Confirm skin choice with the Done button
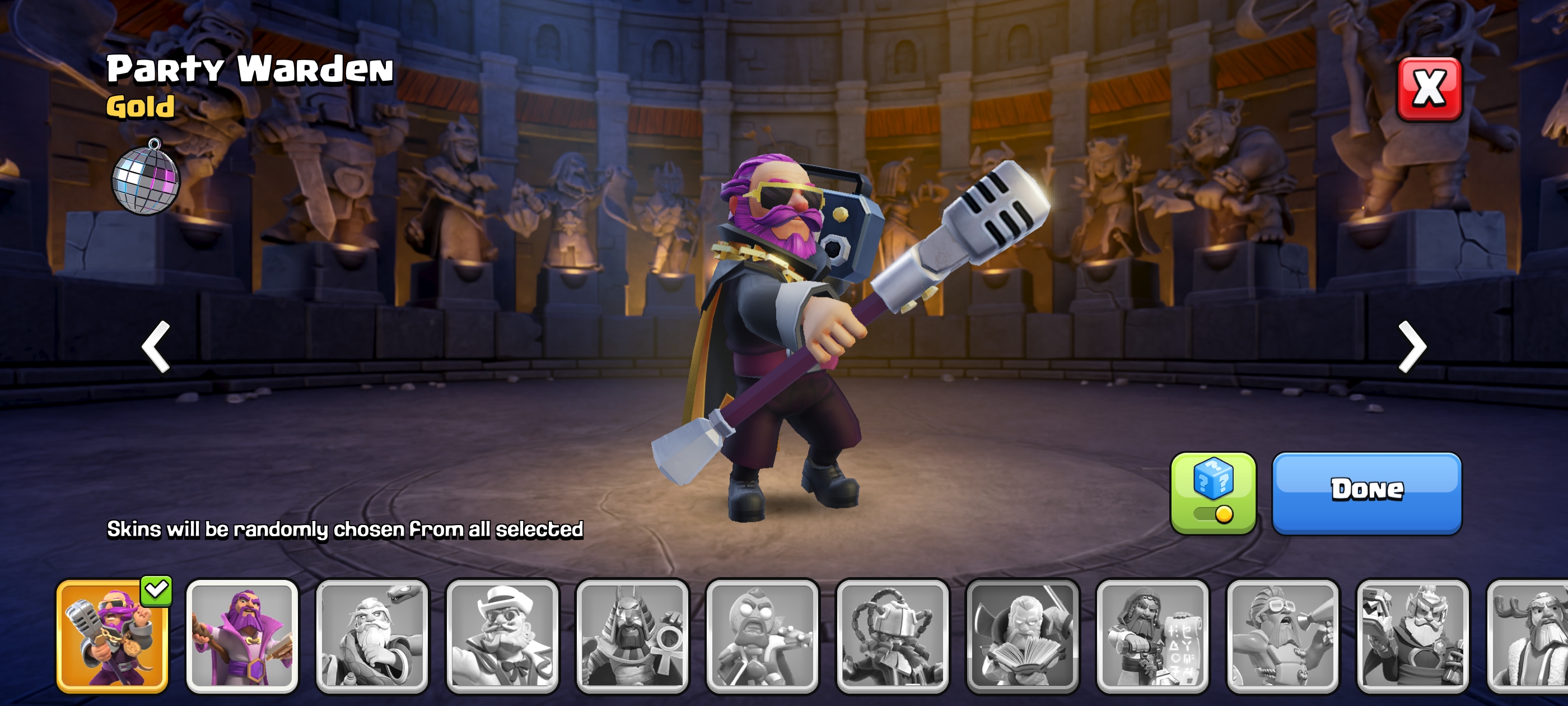This screenshot has width=1568, height=706. tap(1366, 493)
